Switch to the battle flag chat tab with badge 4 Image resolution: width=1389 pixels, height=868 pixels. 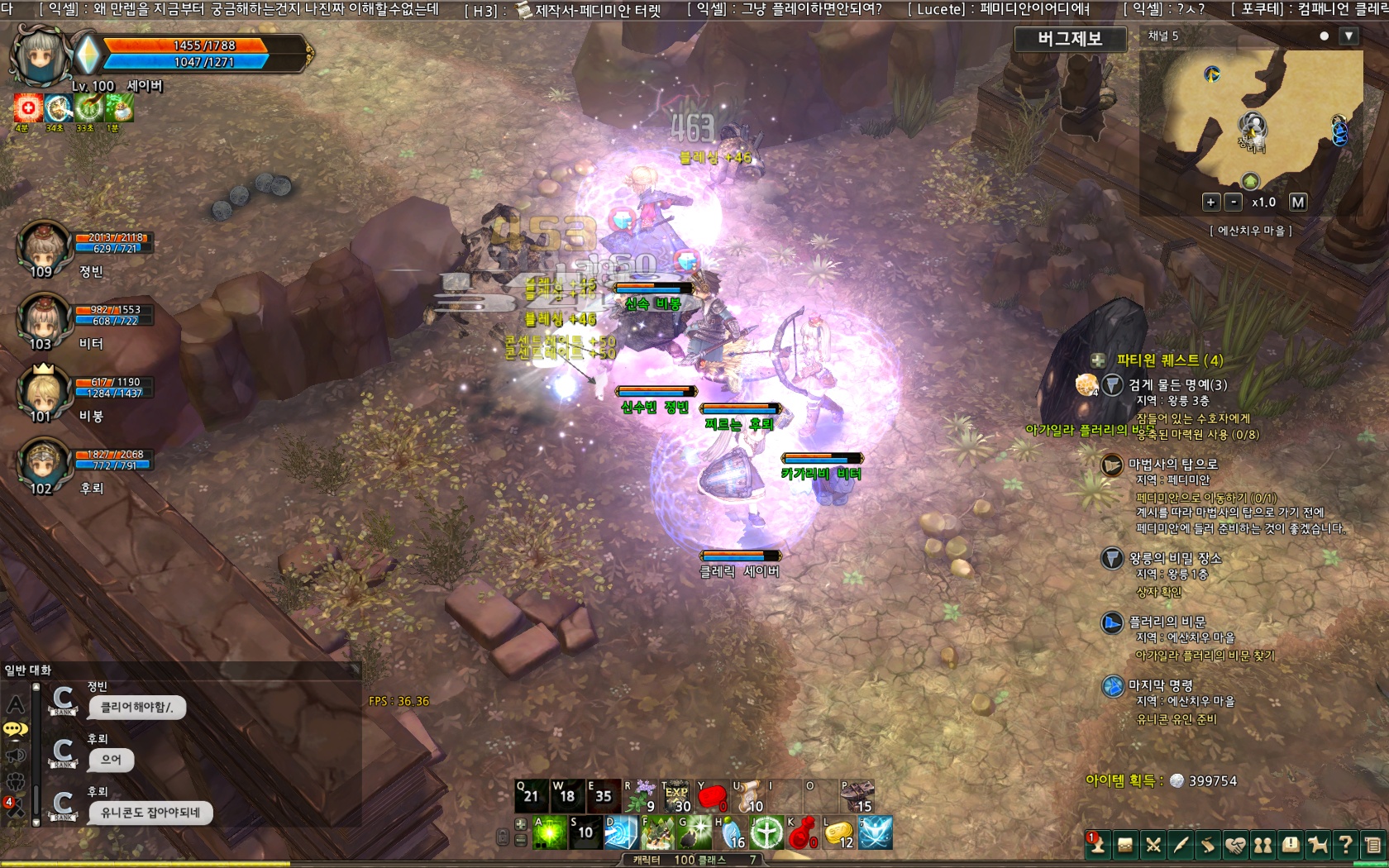[16, 804]
